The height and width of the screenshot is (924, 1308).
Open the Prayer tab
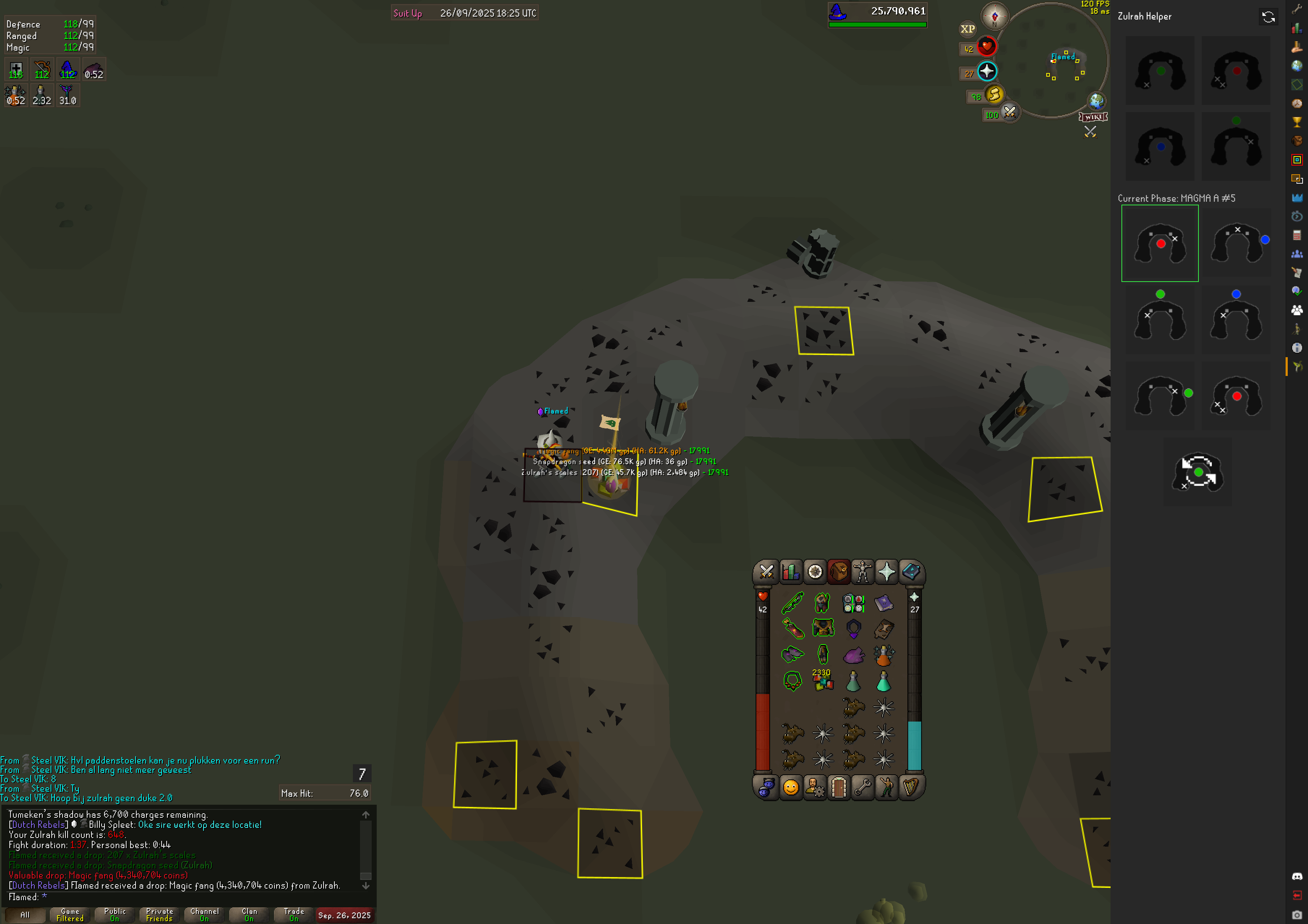tap(886, 572)
